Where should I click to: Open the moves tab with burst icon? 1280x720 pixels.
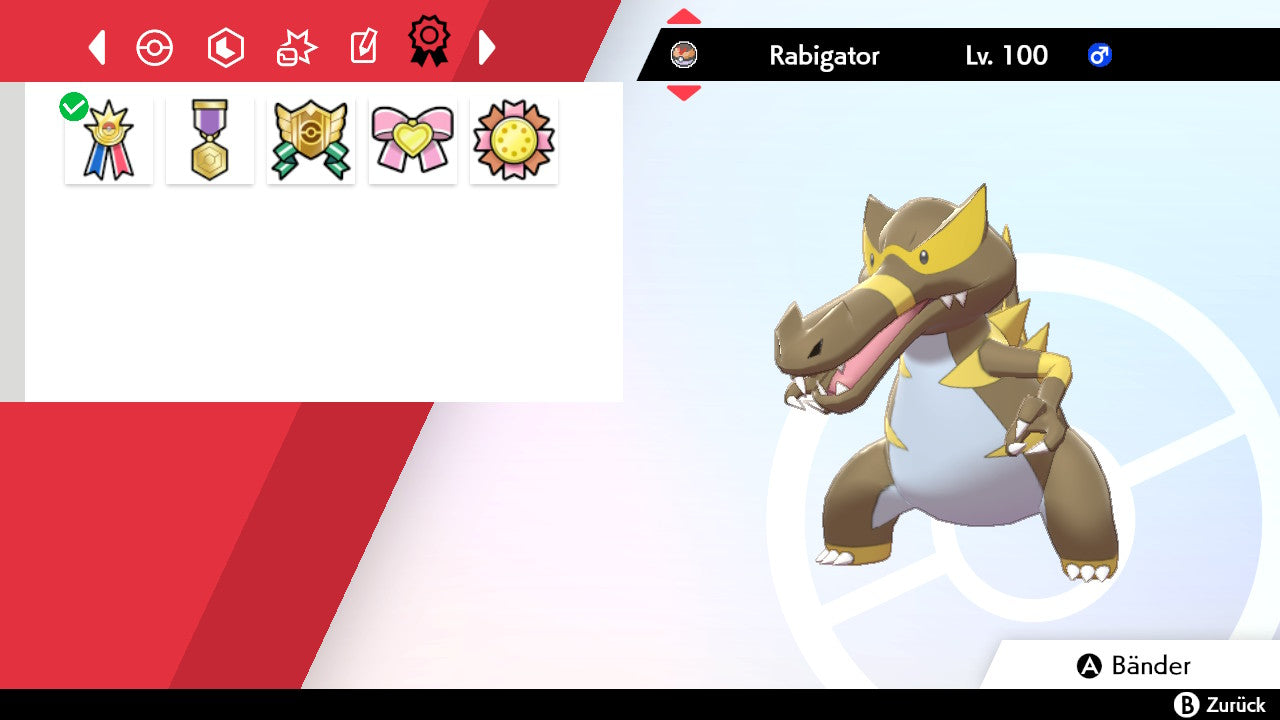pyautogui.click(x=295, y=48)
